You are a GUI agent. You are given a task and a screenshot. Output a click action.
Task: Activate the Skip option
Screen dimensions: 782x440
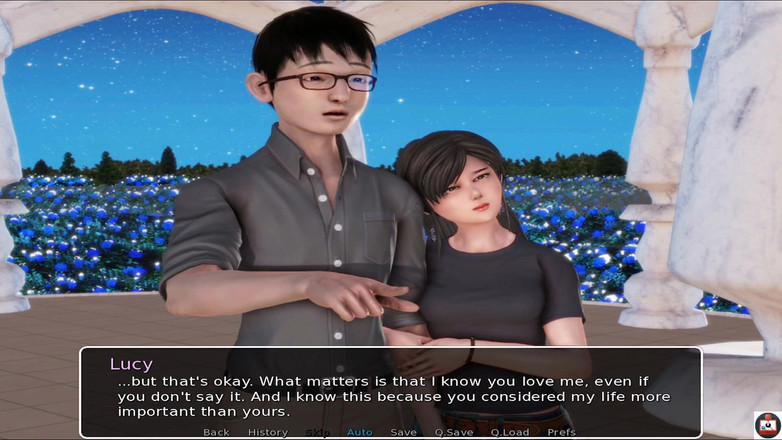coord(317,432)
